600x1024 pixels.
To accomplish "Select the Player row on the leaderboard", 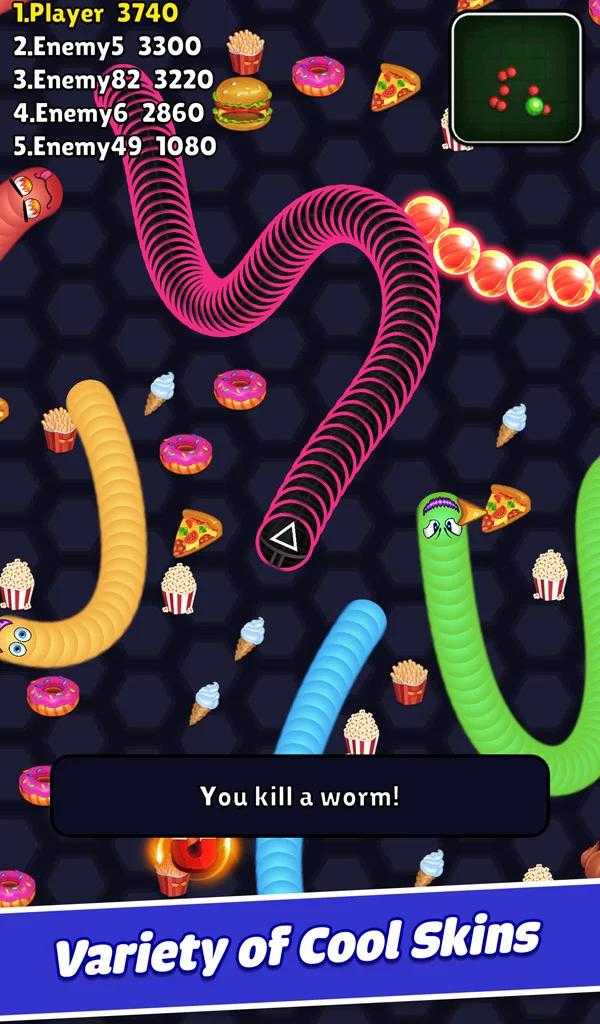I will [x=95, y=13].
